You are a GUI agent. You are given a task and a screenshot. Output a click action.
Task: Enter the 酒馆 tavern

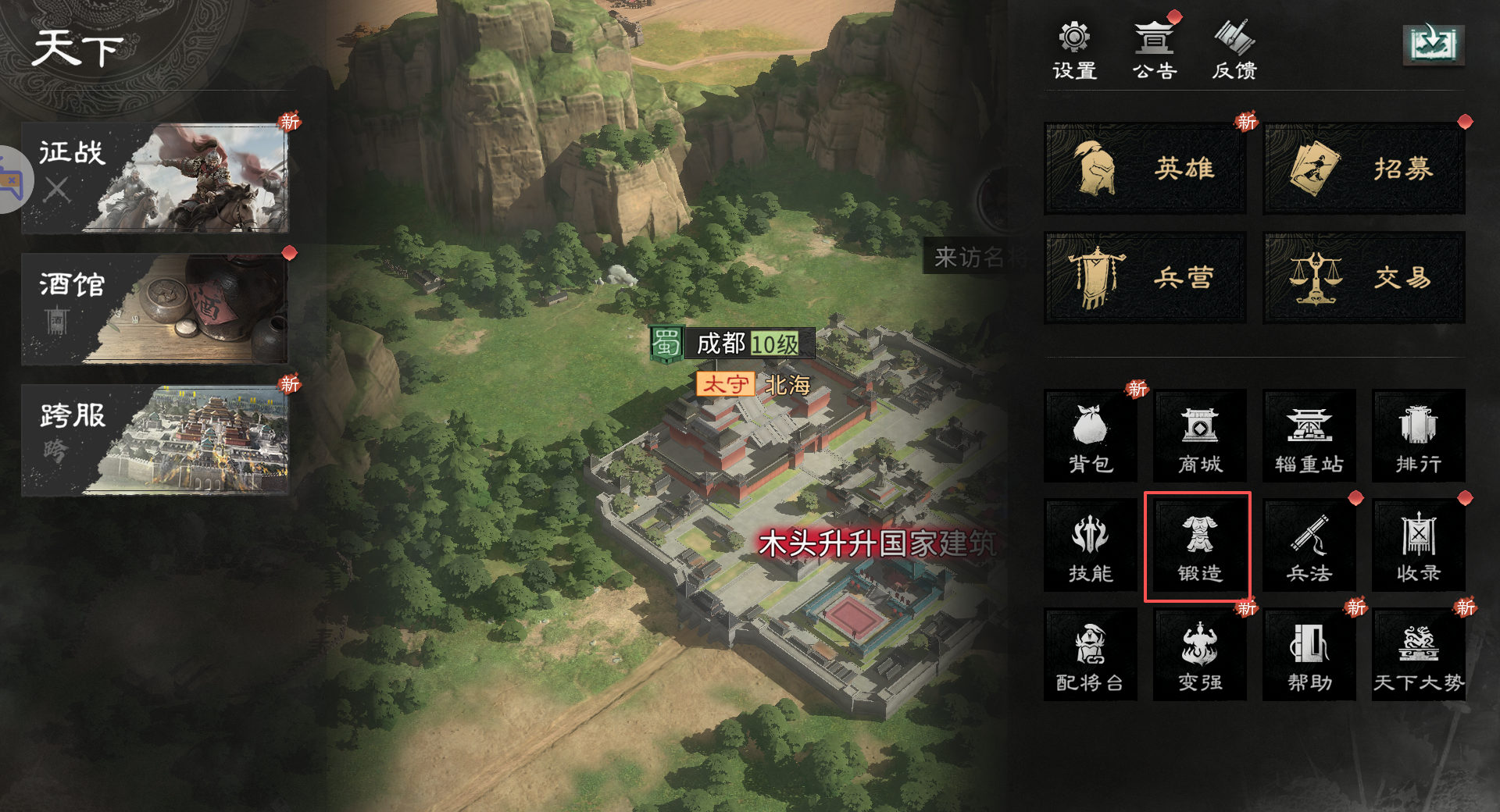[156, 309]
